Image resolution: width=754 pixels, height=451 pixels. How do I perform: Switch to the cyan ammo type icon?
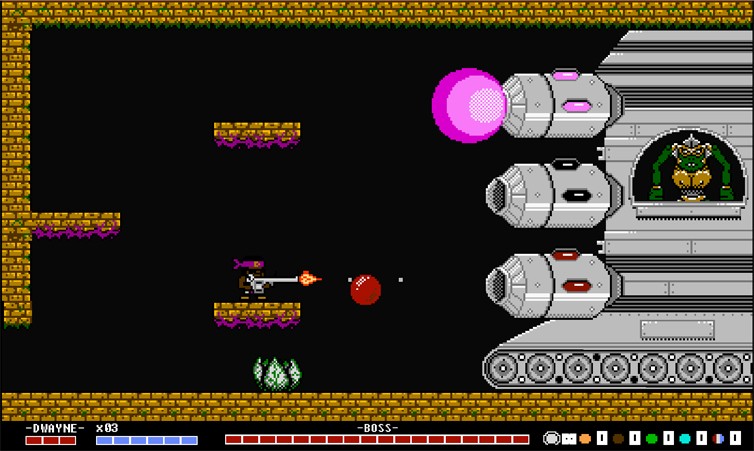(685, 438)
